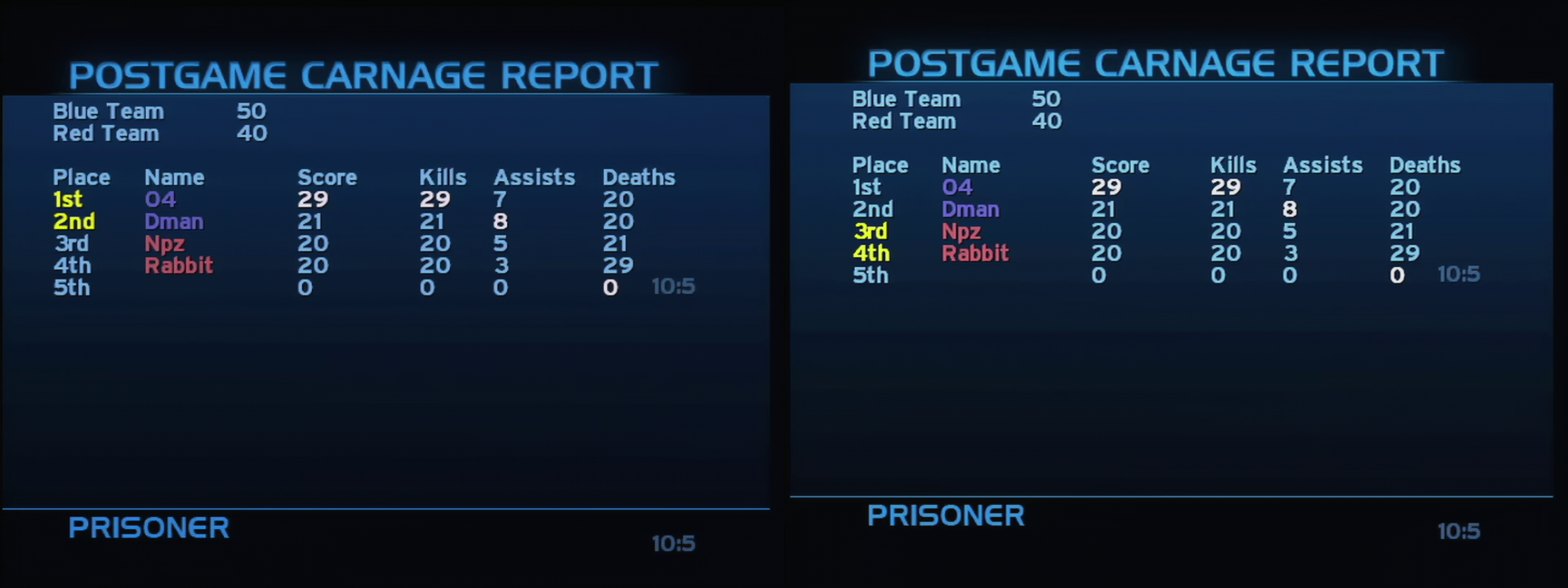Click the Red Team label
This screenshot has height=588, width=1568.
[x=105, y=134]
